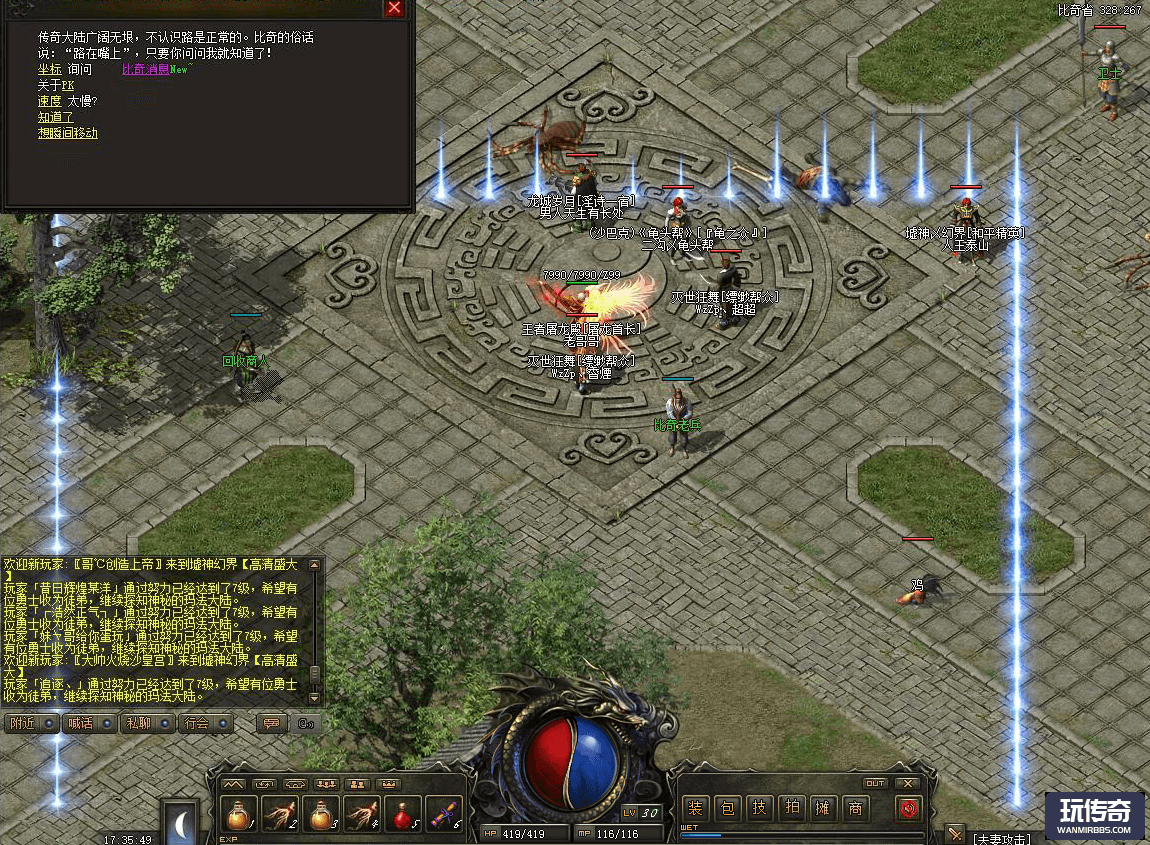Use the red potion in slot 5

pos(403,814)
